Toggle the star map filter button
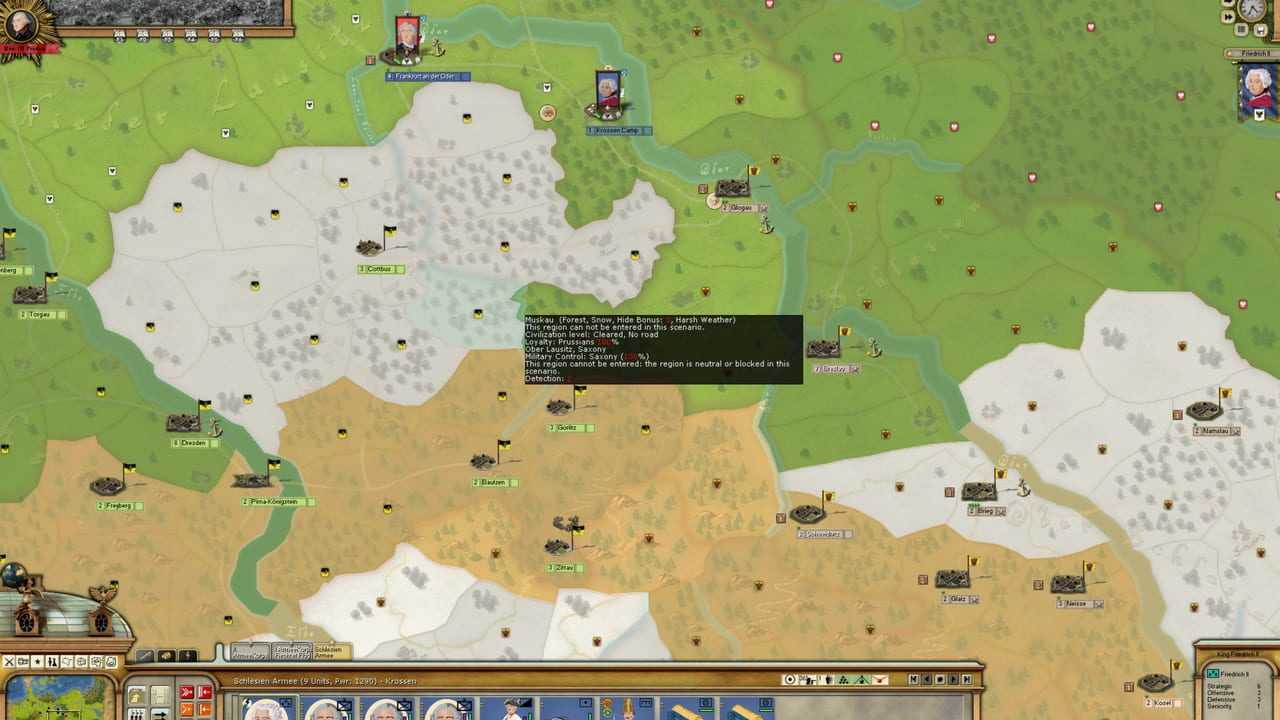This screenshot has width=1280, height=720. click(37, 661)
